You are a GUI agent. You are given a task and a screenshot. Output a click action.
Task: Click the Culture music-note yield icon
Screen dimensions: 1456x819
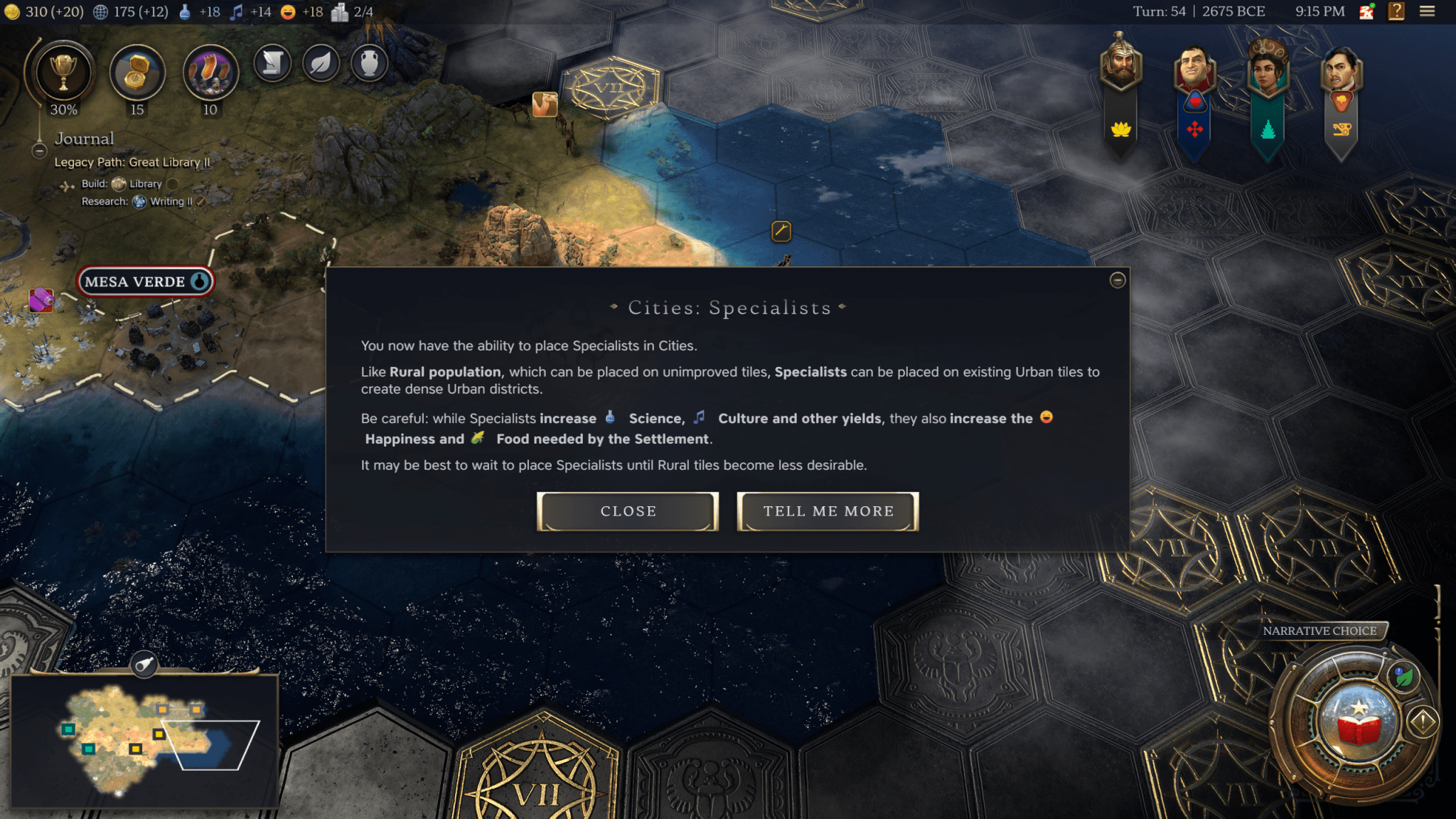237,11
